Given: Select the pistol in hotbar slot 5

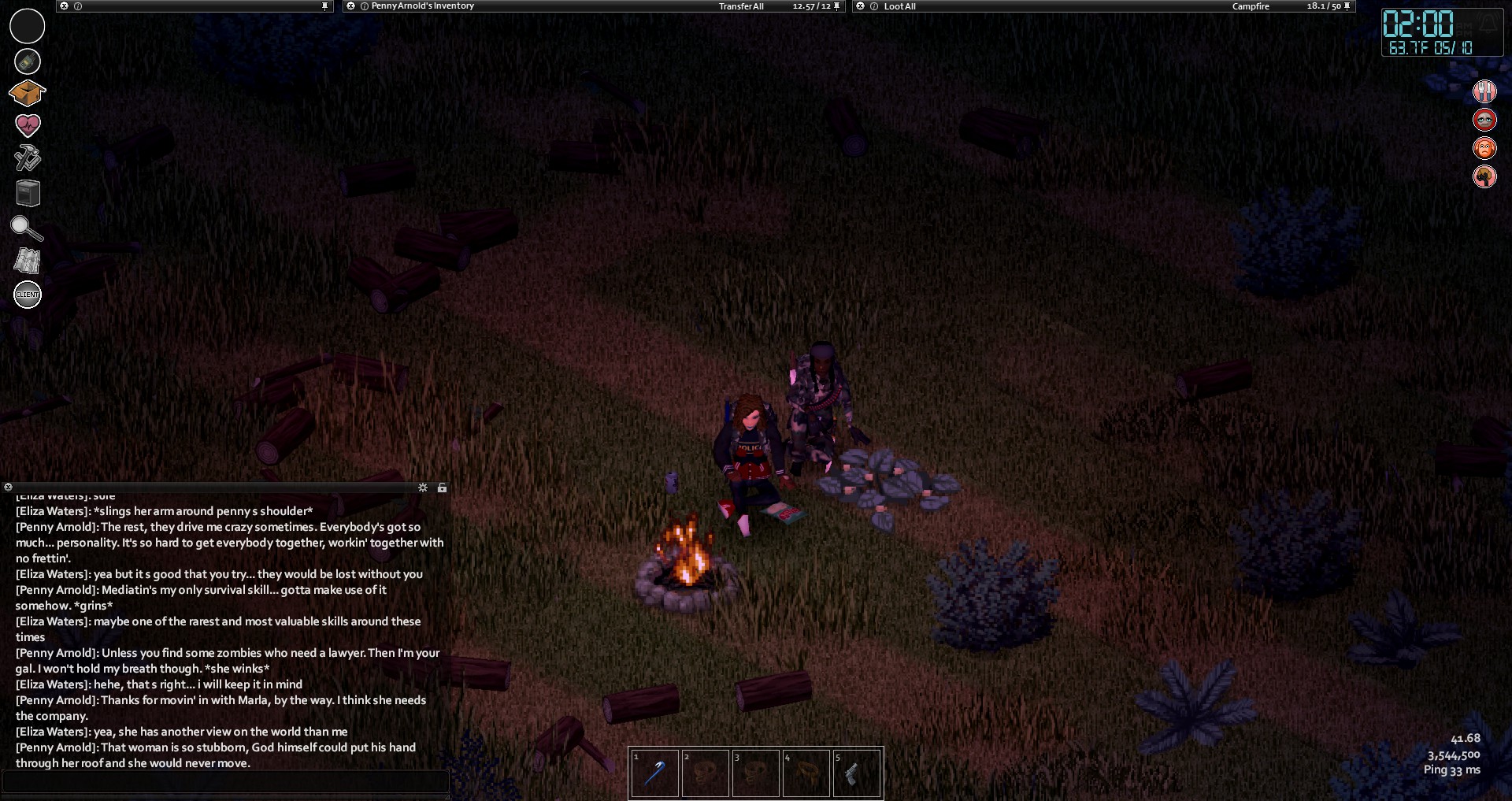Looking at the screenshot, I should pos(856,773).
